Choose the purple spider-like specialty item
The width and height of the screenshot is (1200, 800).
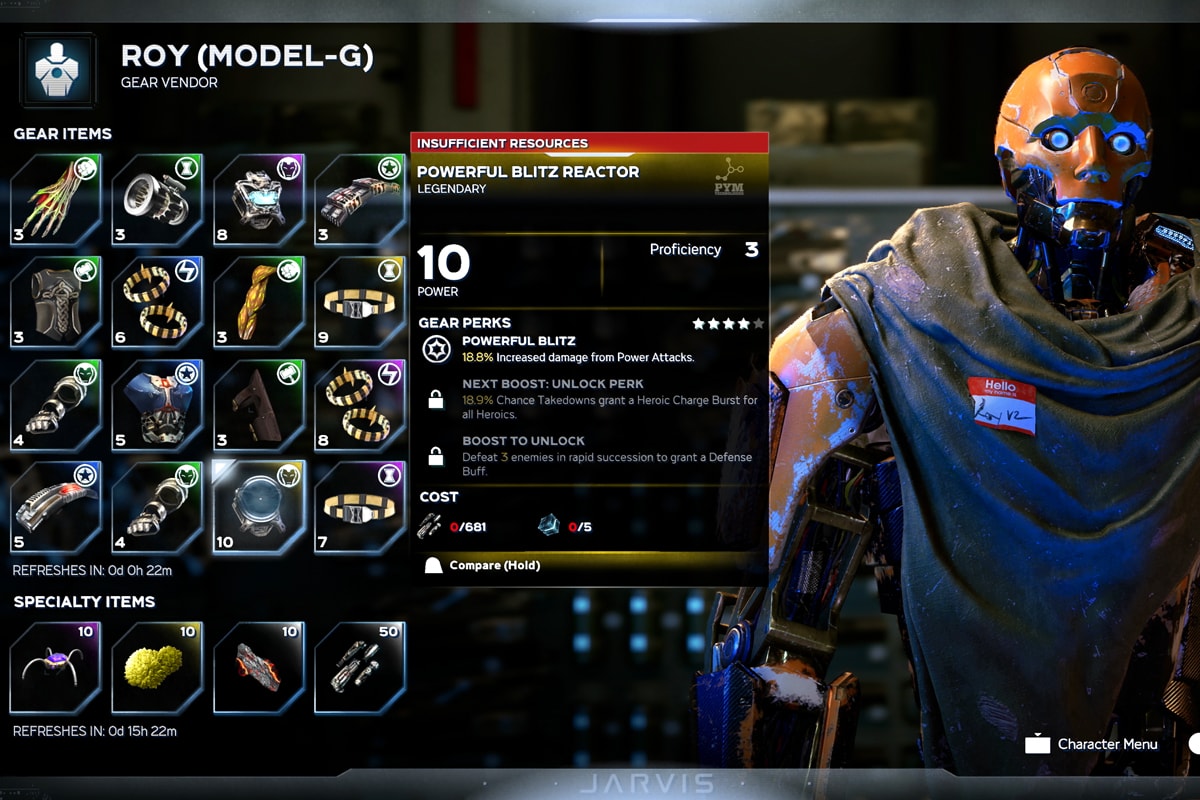tap(56, 667)
